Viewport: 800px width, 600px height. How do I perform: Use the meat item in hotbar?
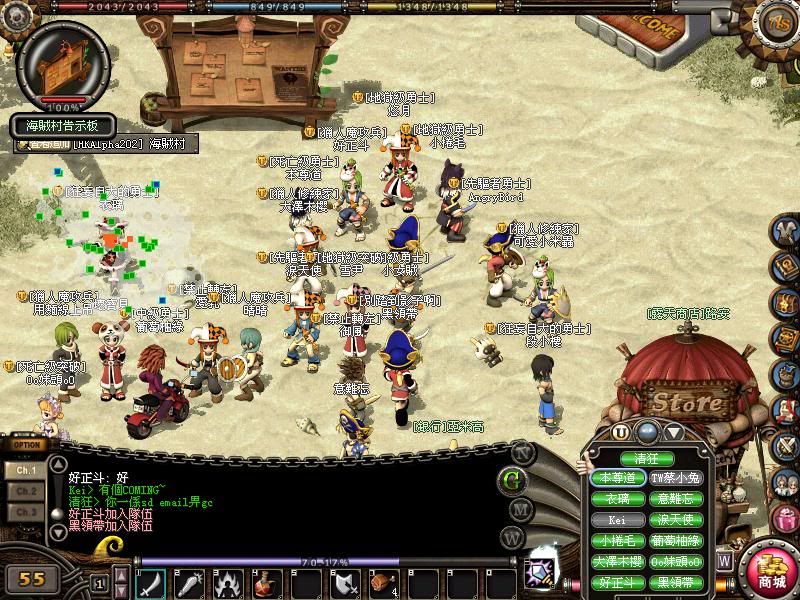(x=383, y=582)
